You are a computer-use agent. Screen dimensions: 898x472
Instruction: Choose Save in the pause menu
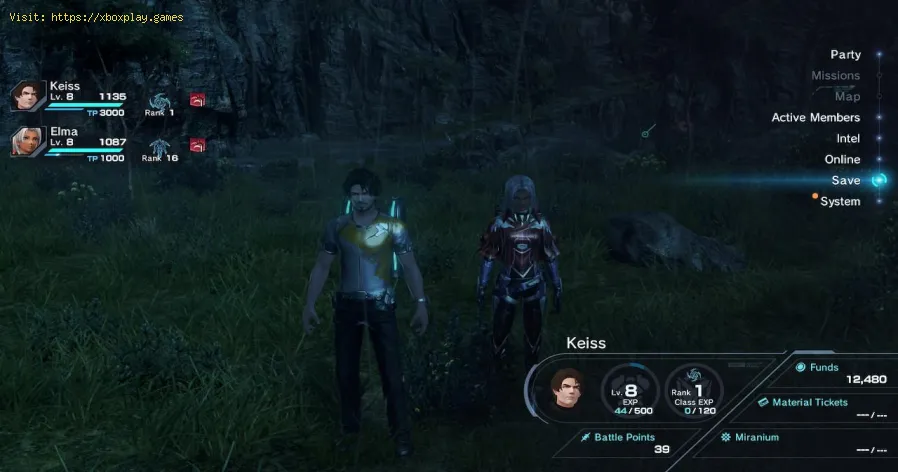tap(845, 181)
